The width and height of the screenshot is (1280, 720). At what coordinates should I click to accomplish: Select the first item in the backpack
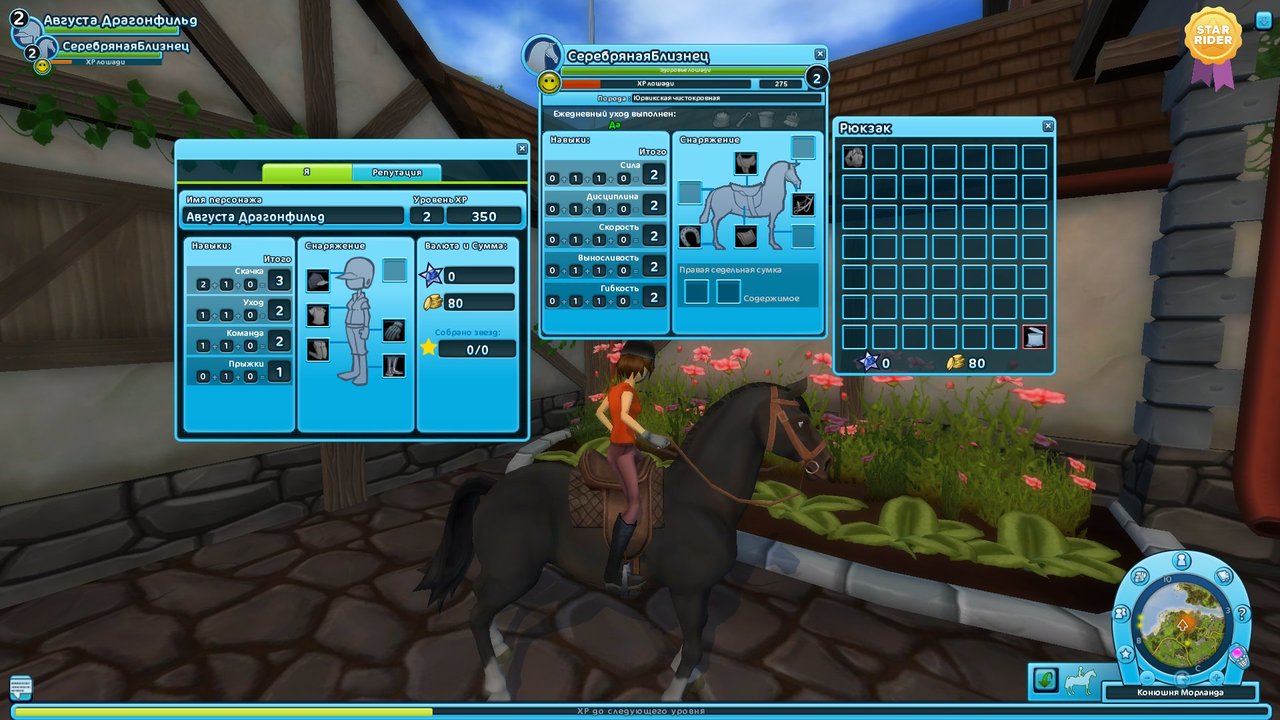tap(854, 157)
